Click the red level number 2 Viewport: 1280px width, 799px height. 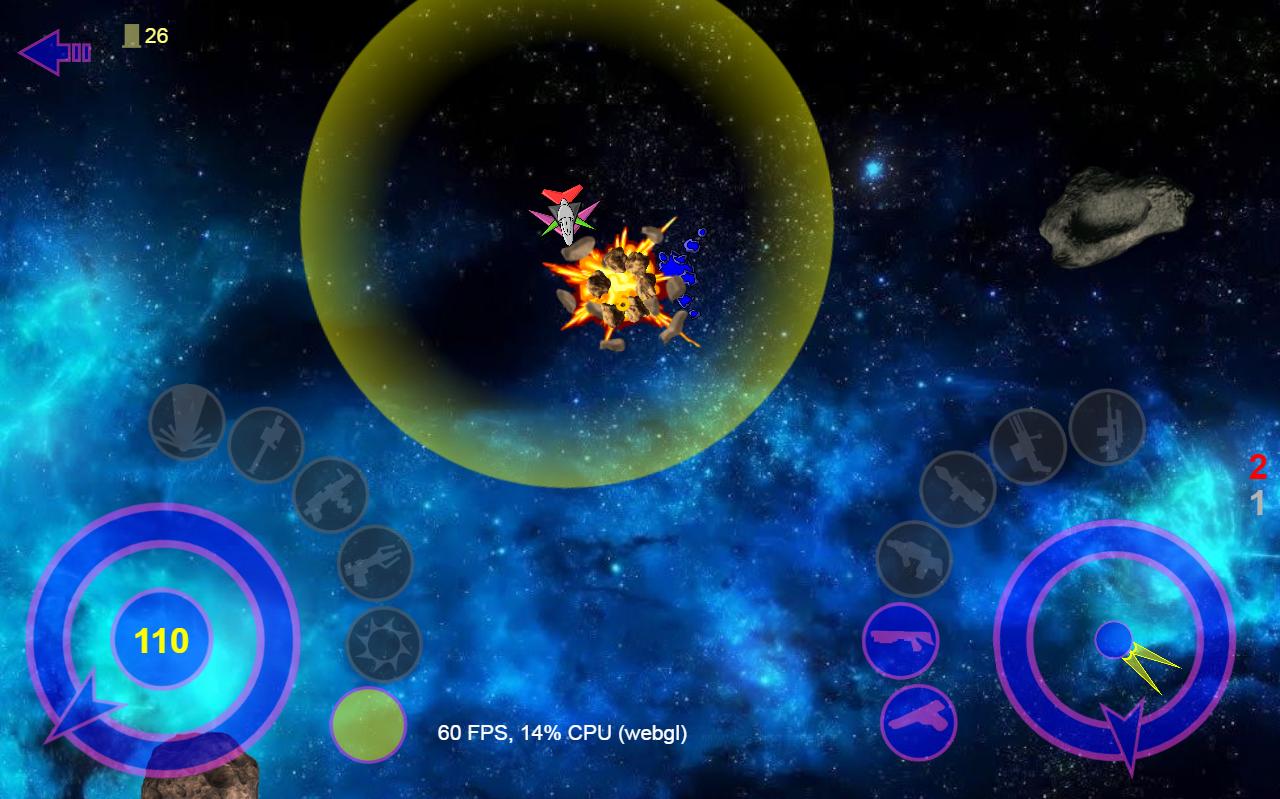(x=1257, y=465)
